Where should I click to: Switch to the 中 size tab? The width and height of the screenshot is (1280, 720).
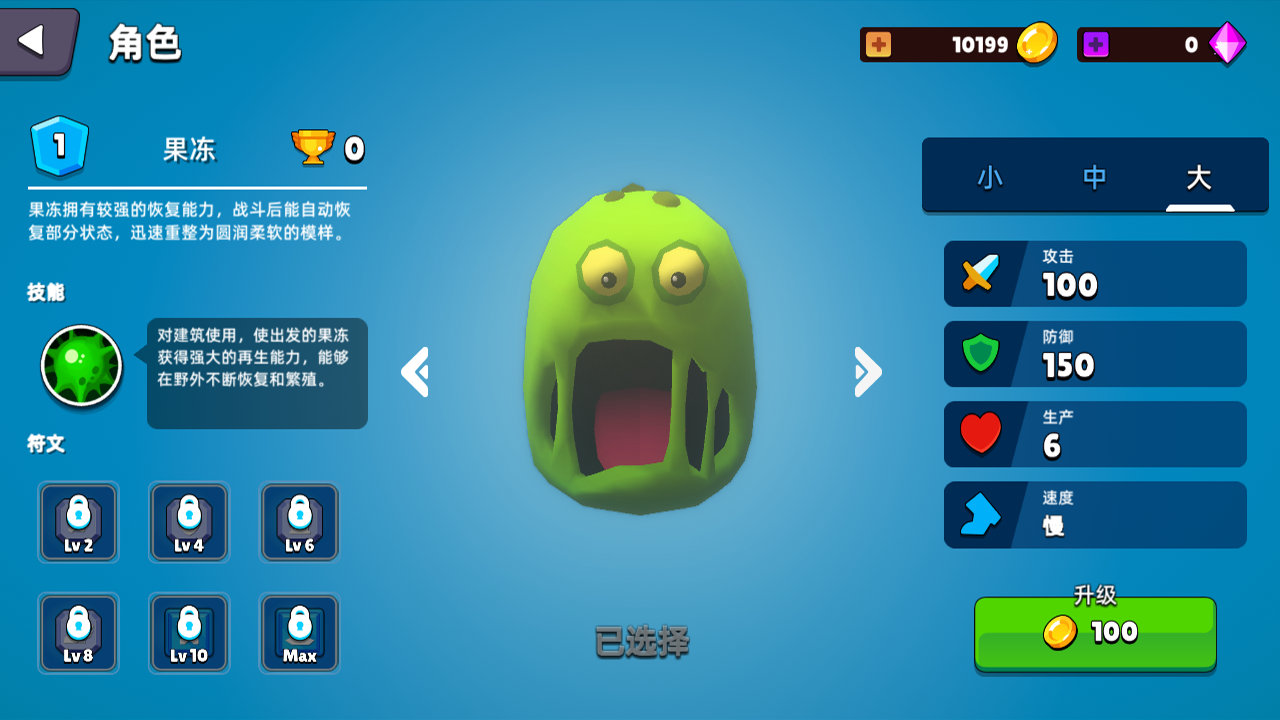1094,178
